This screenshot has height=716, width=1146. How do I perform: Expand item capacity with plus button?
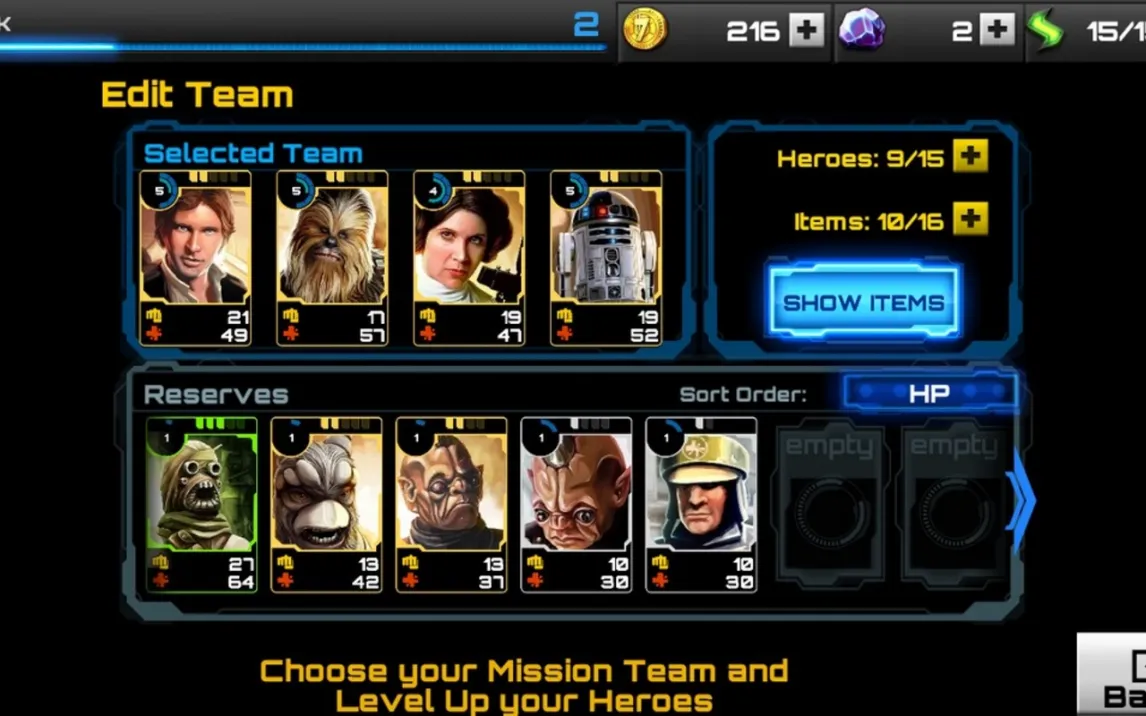pos(970,219)
